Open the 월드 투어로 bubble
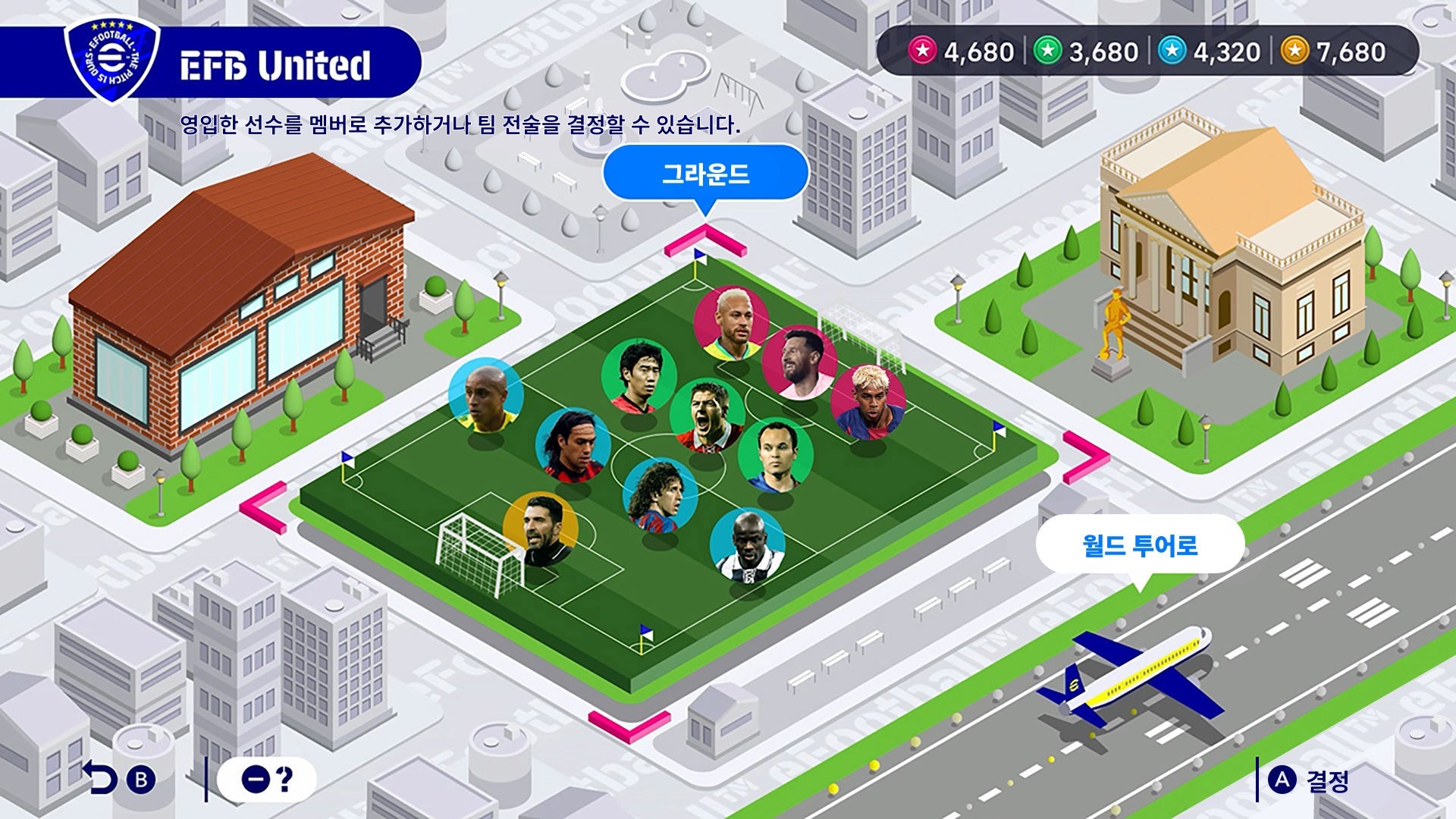The width and height of the screenshot is (1456, 819). pyautogui.click(x=1139, y=544)
